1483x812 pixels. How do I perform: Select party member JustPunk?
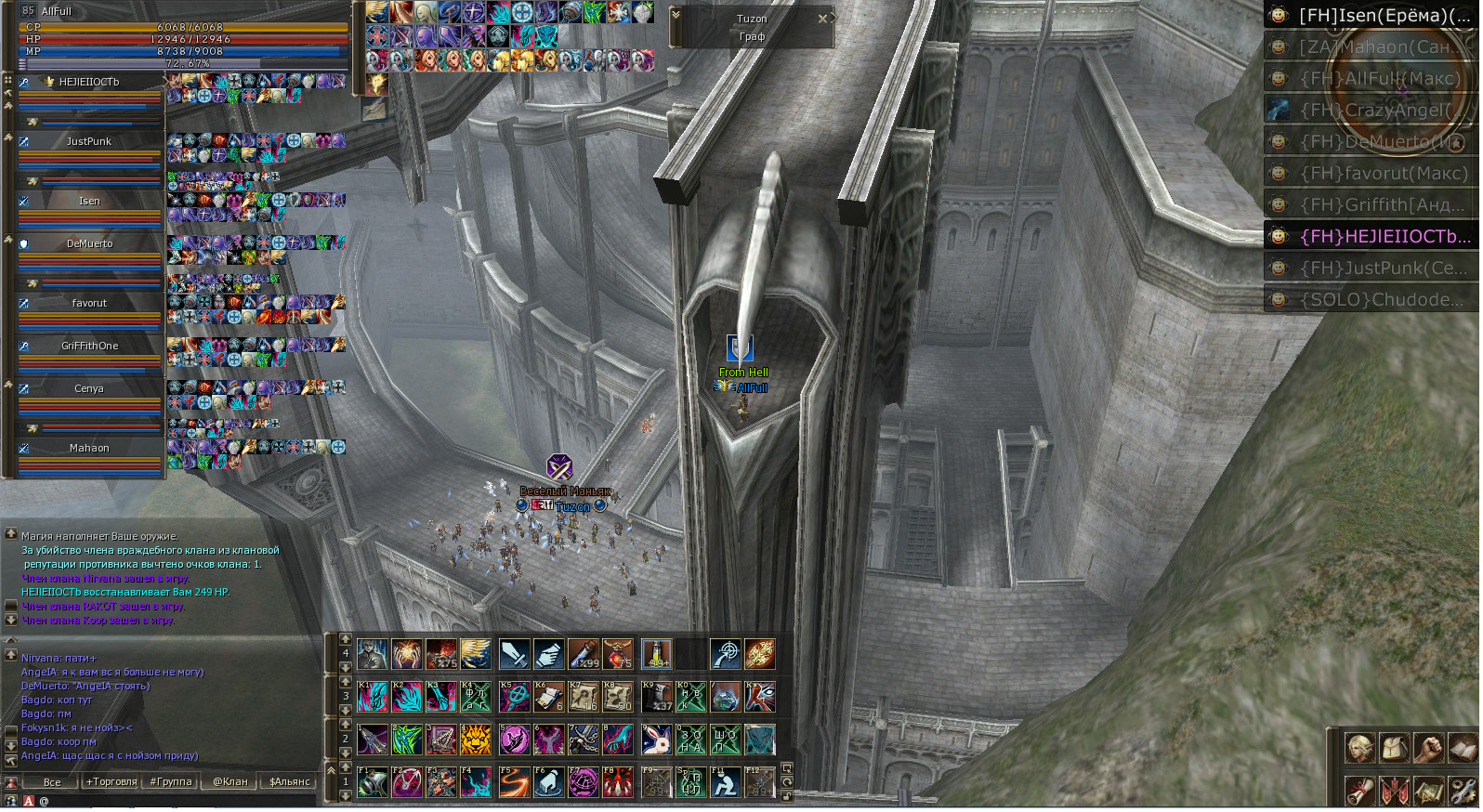(x=89, y=142)
